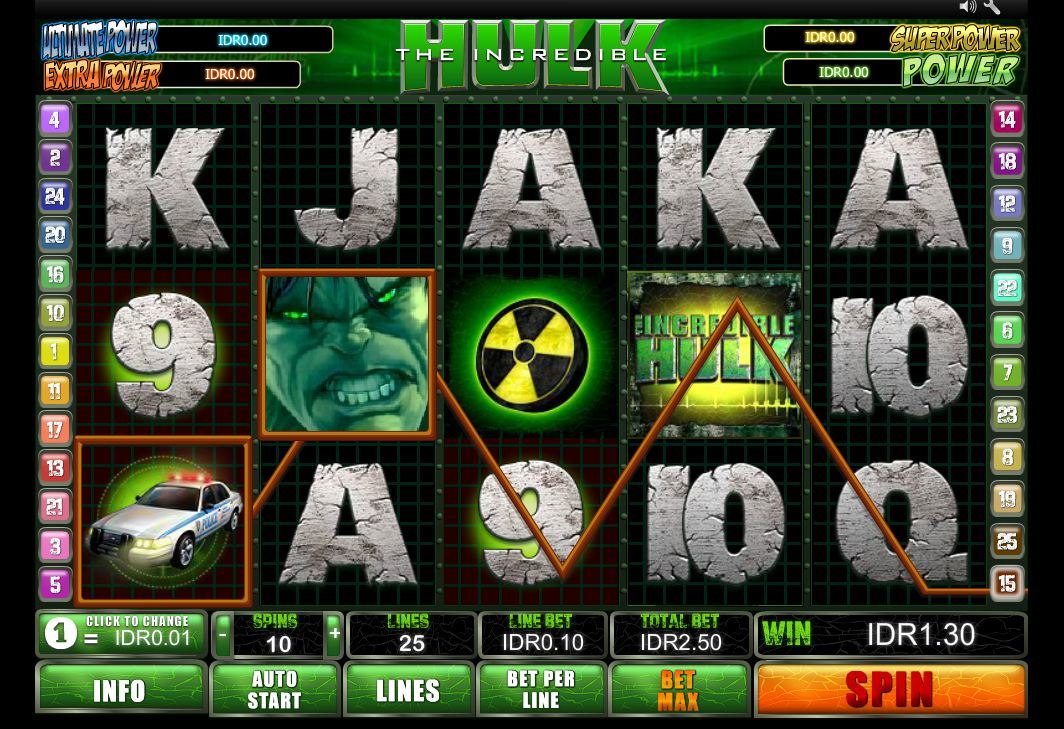Choose payline number 24 marker
The height and width of the screenshot is (729, 1064).
coord(55,196)
